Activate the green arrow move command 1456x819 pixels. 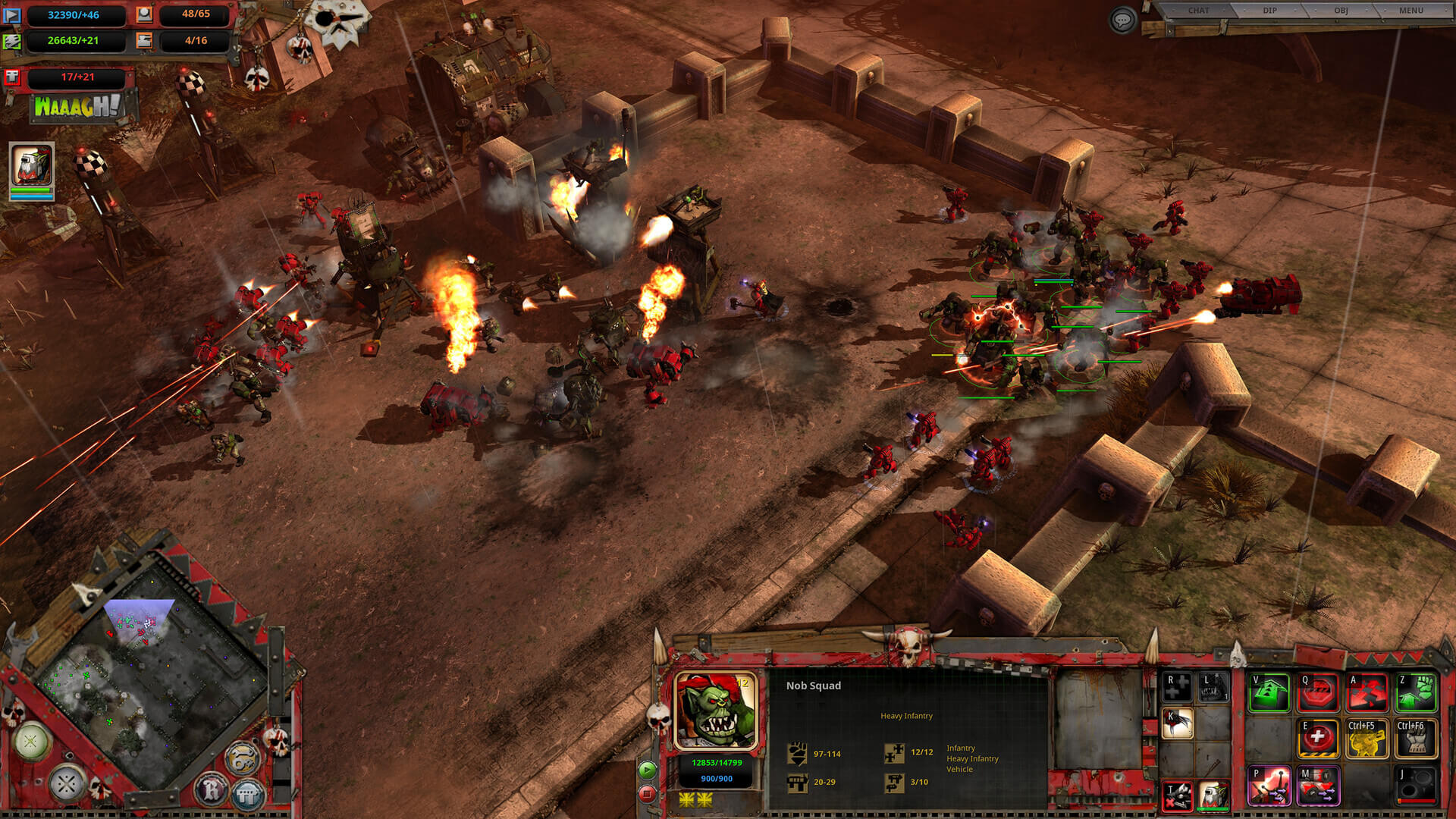(x=1269, y=693)
